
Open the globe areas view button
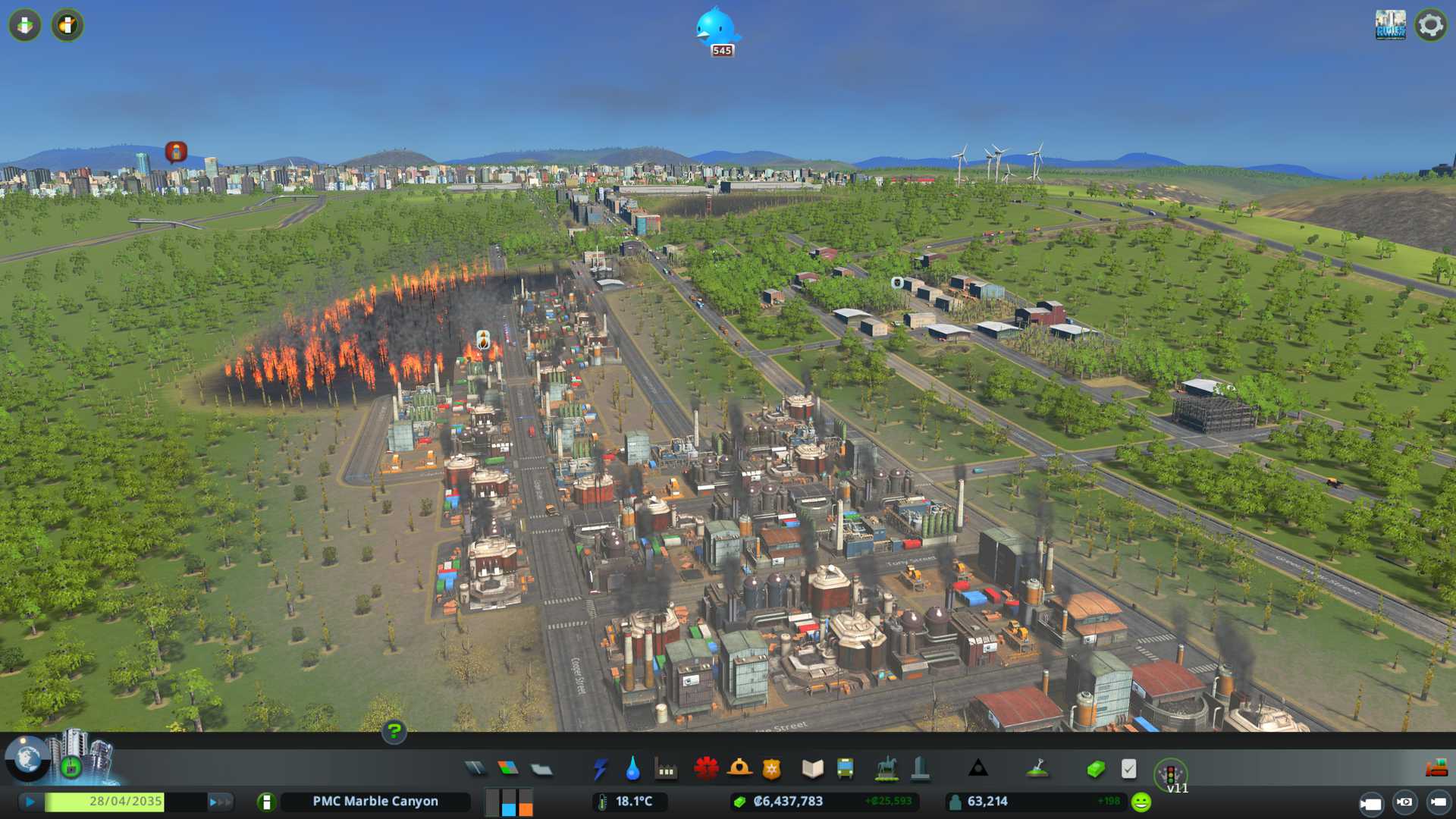pyautogui.click(x=27, y=758)
